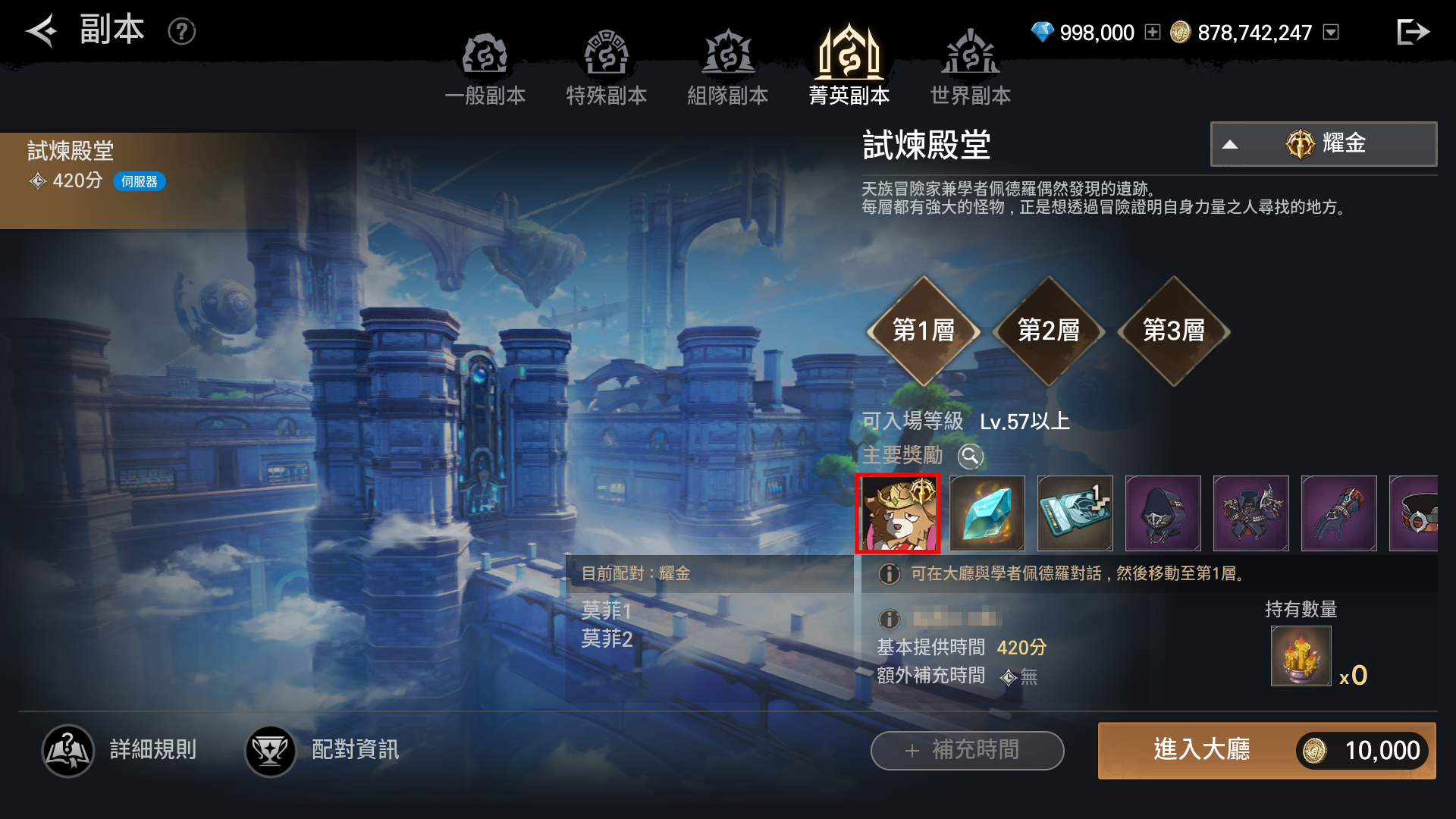This screenshot has width=1456, height=819.
Task: Choose the 第3層 floor diamond
Action: point(1174,331)
